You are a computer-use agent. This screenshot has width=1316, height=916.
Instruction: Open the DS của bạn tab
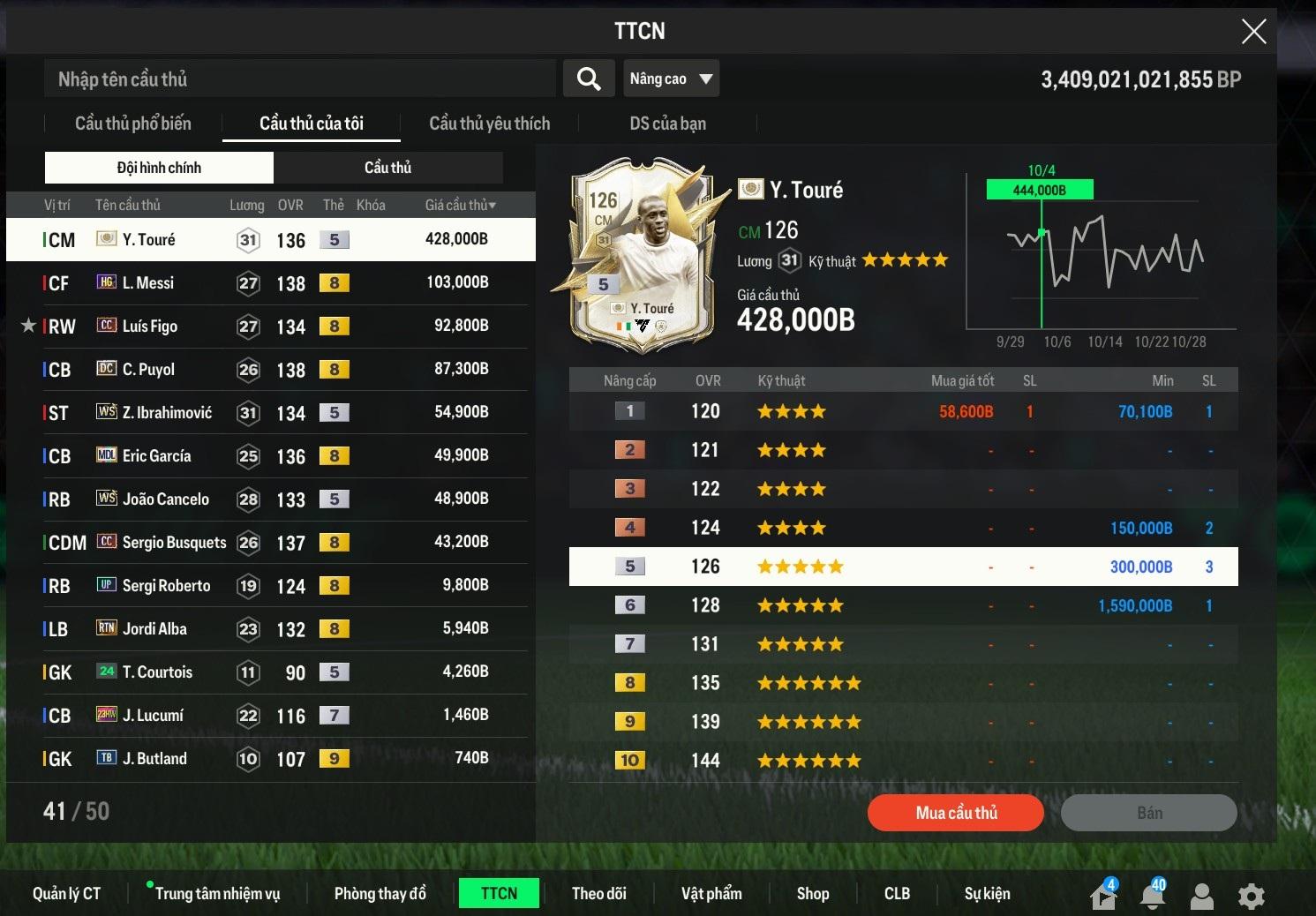click(667, 124)
